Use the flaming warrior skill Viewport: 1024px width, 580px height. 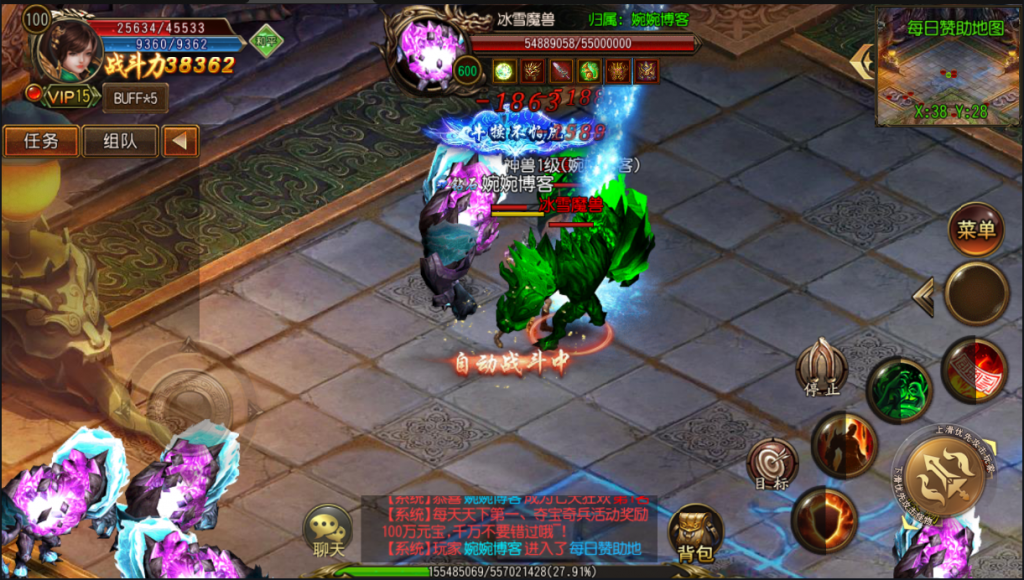(x=844, y=445)
